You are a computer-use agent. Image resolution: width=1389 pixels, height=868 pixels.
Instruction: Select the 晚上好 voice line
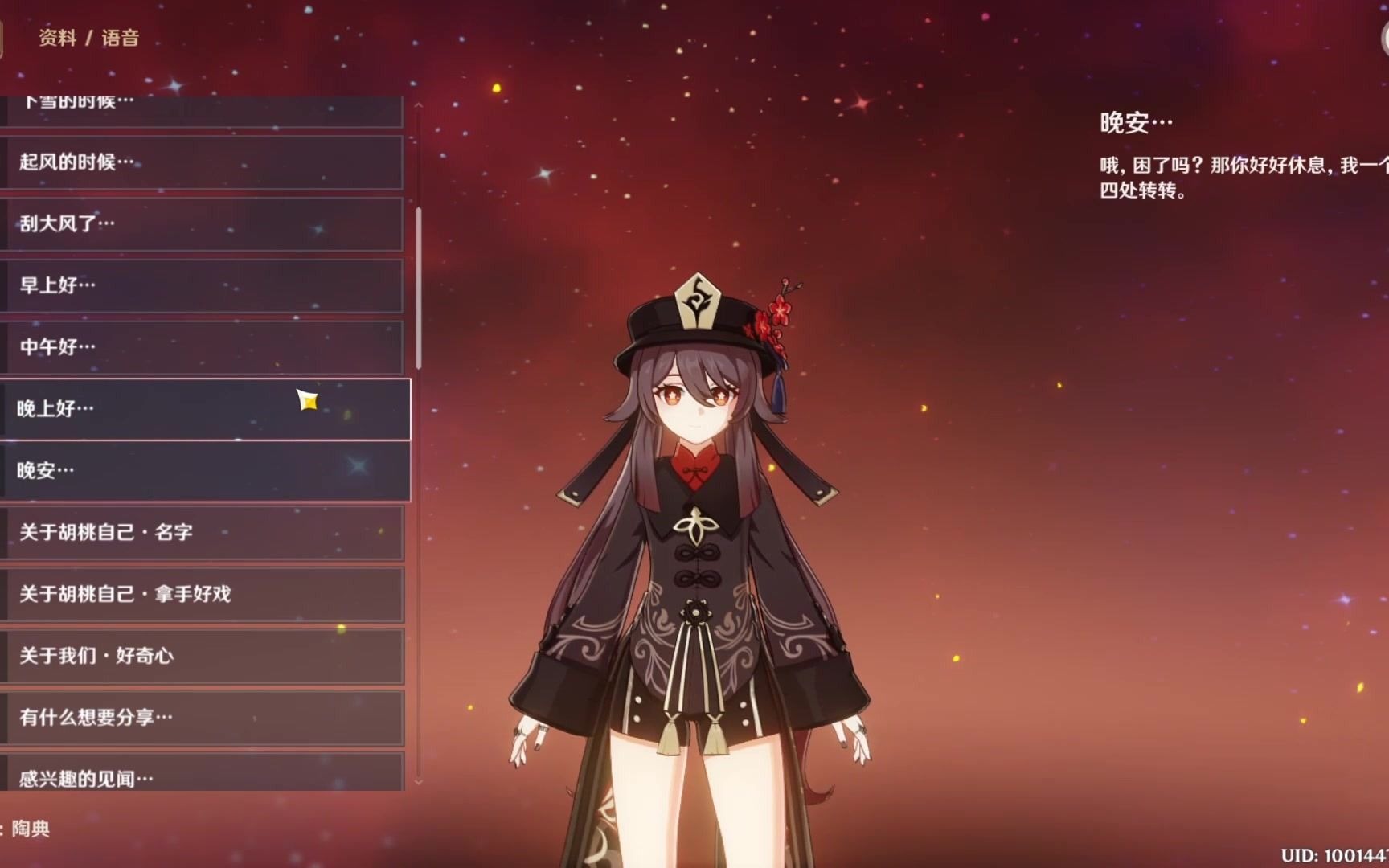pyautogui.click(x=201, y=409)
